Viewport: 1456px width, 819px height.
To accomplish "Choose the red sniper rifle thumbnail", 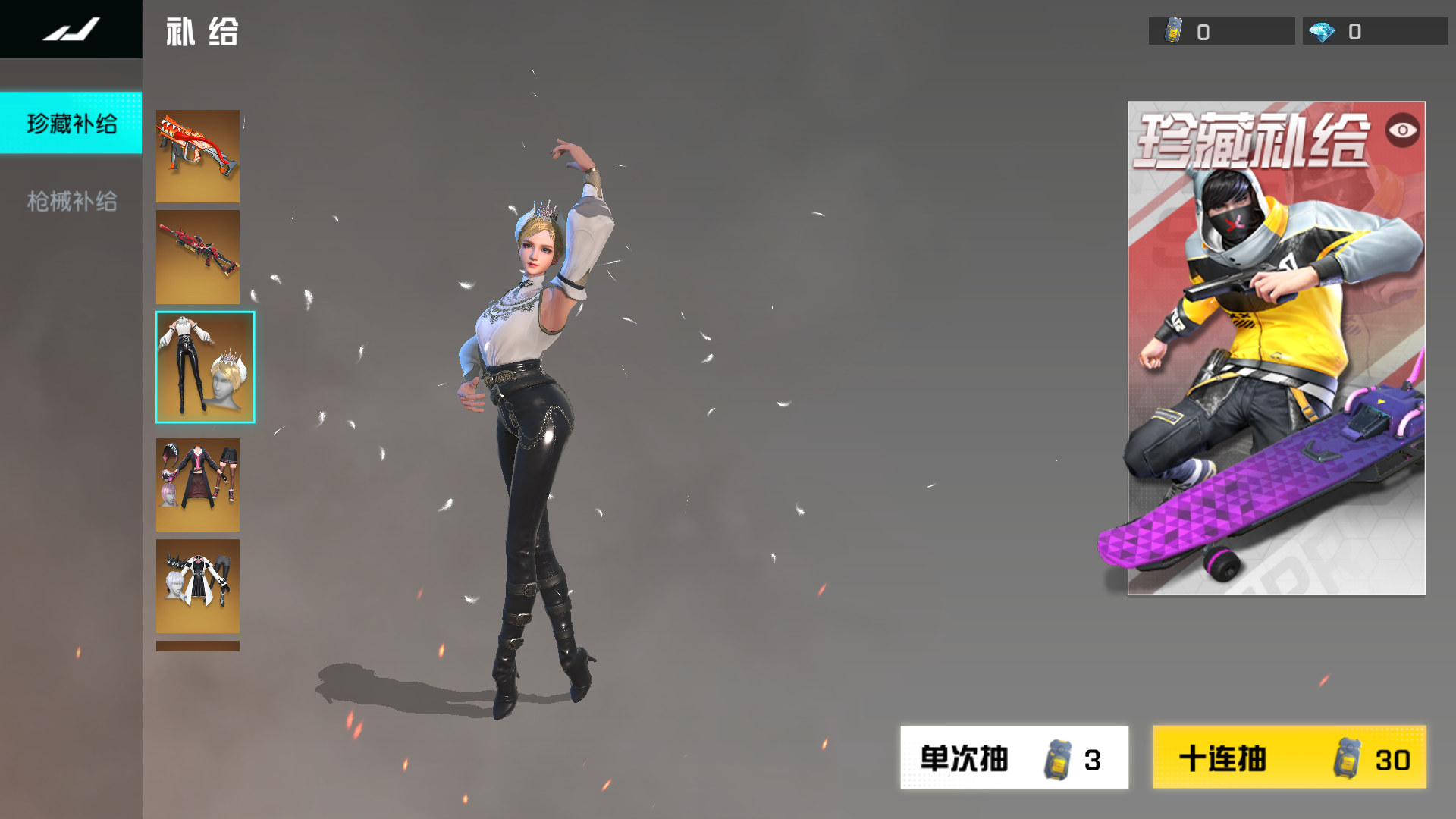I will tap(197, 257).
